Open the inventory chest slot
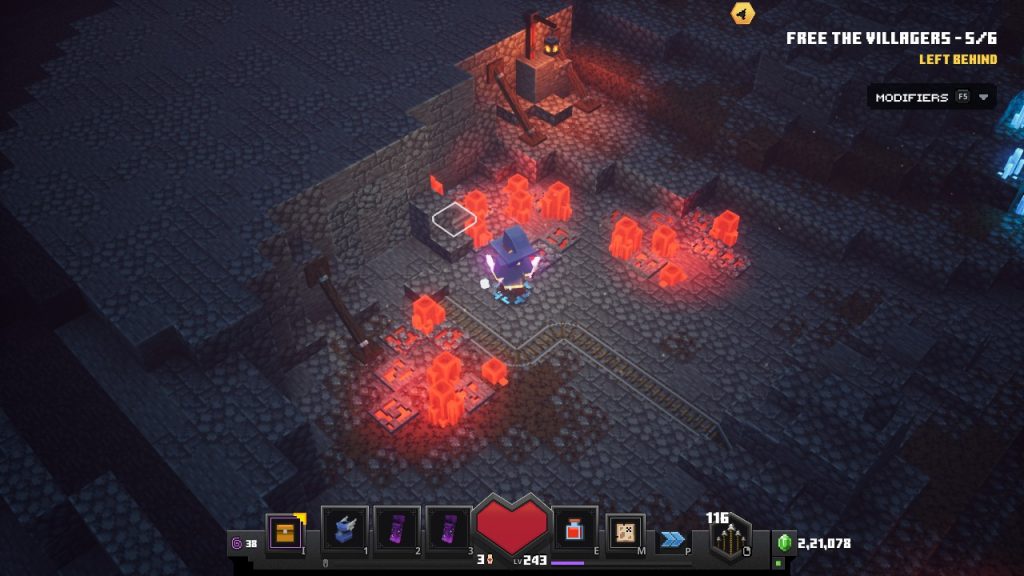 coord(284,532)
